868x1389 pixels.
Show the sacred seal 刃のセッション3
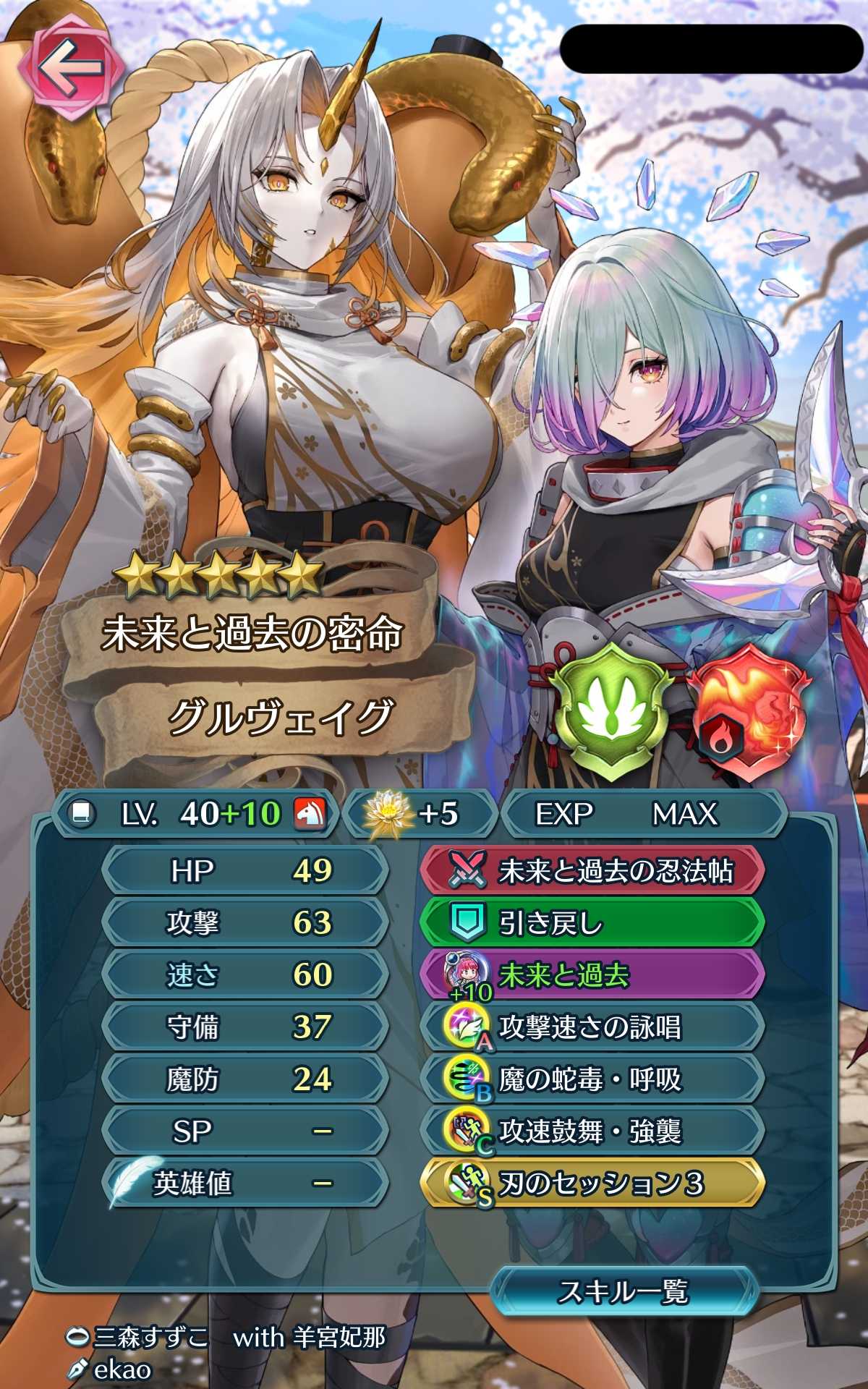pos(592,1184)
